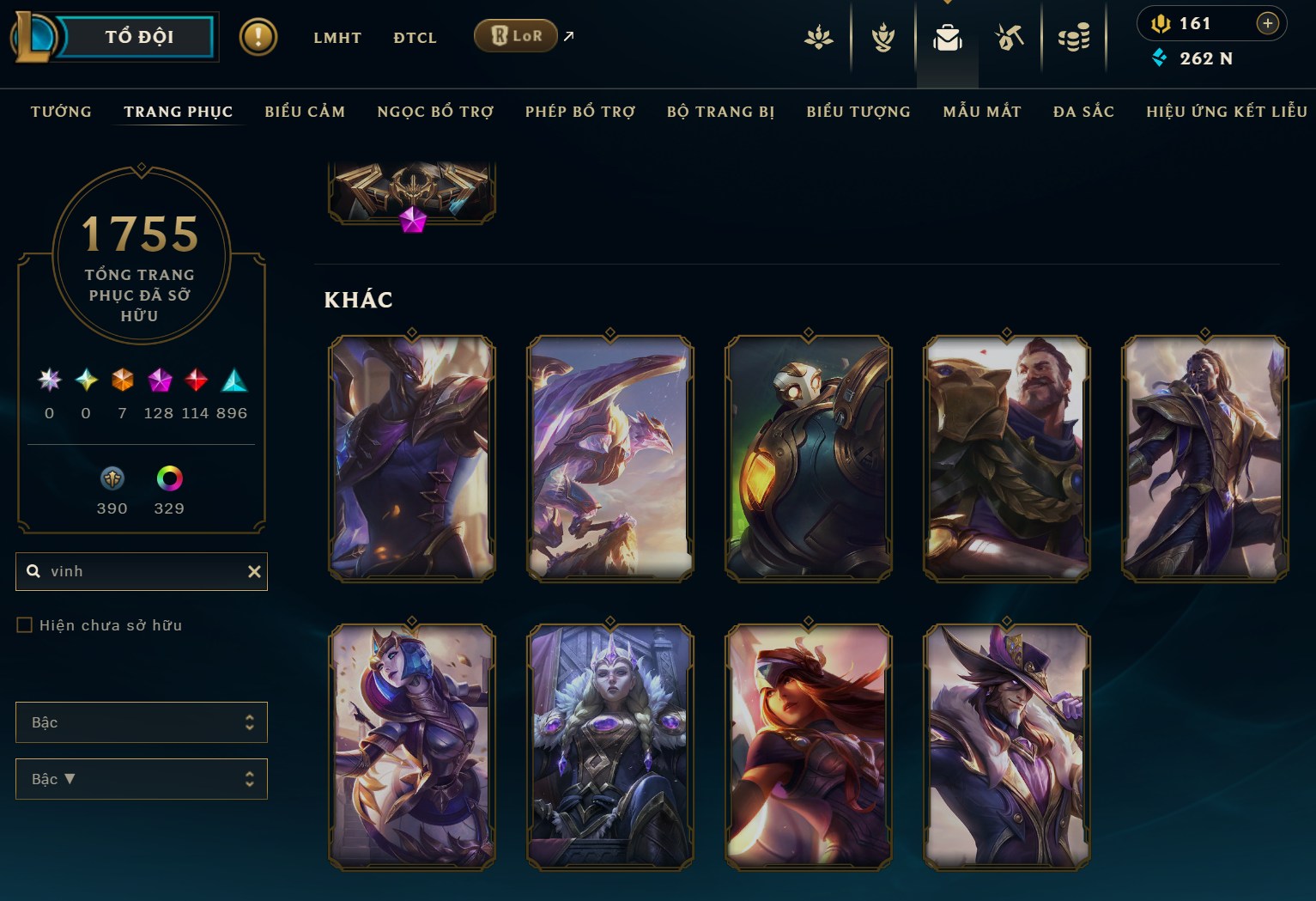Click the yellow exclamation alert icon

point(258,37)
